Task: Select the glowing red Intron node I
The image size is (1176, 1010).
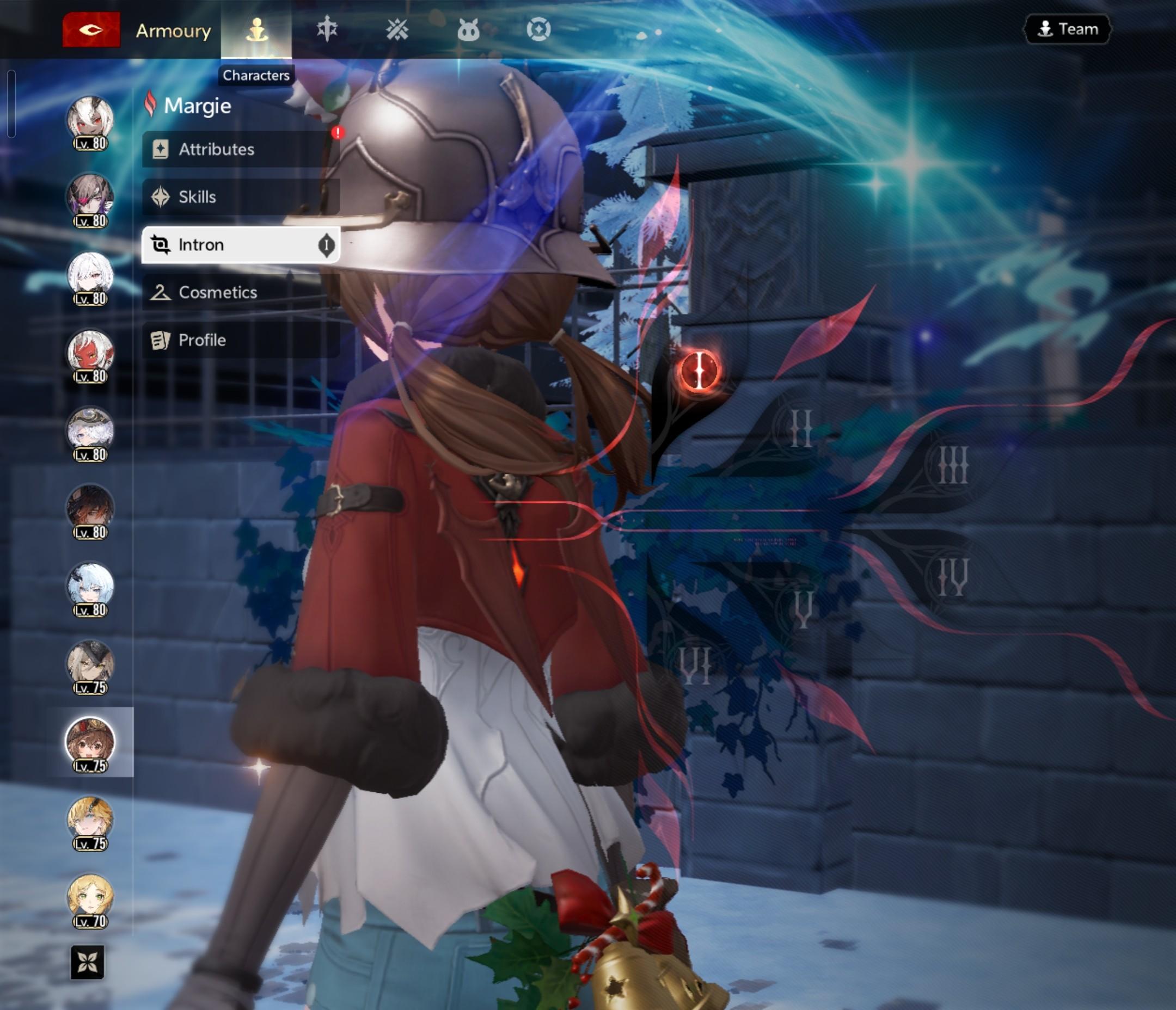Action: [x=699, y=371]
